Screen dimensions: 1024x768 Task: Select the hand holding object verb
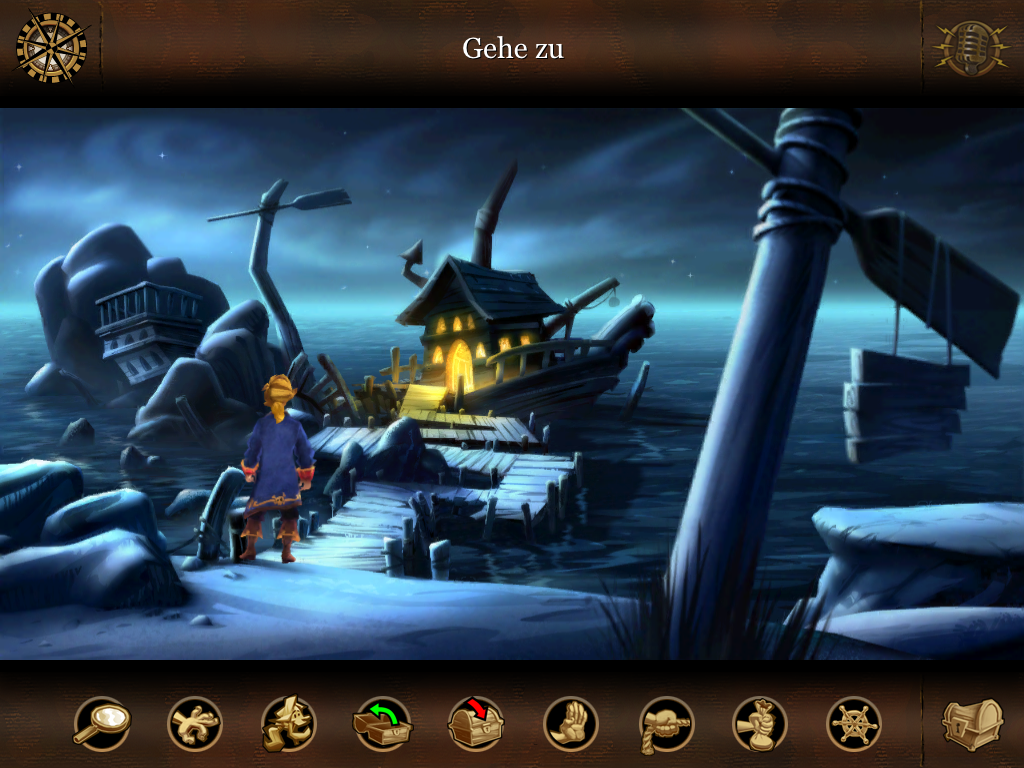pos(760,723)
